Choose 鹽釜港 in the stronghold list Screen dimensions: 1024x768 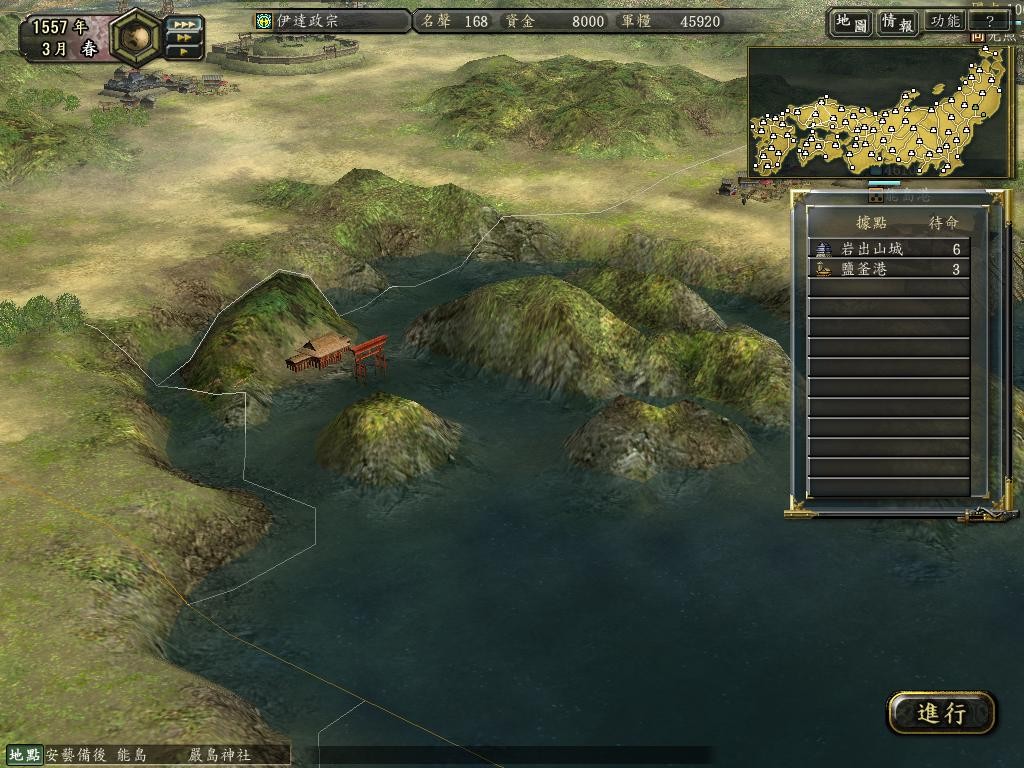pos(888,269)
